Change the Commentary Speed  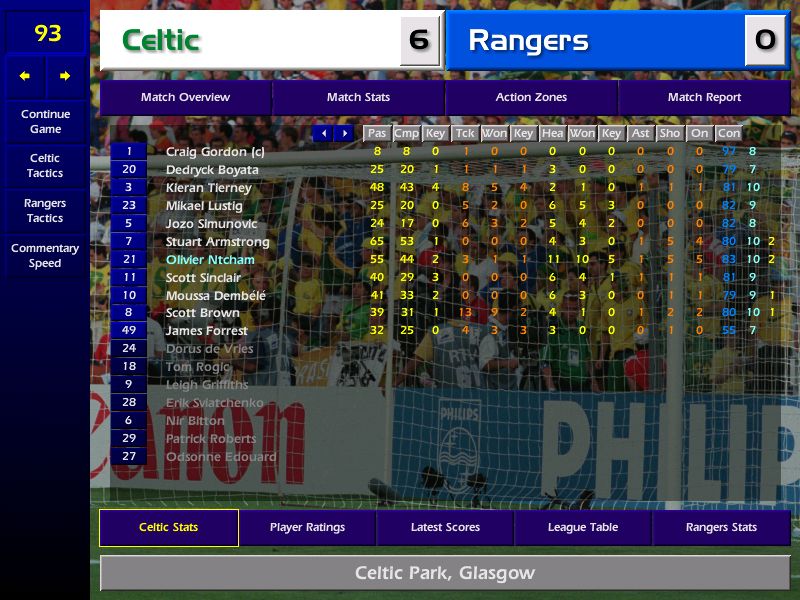tap(45, 256)
